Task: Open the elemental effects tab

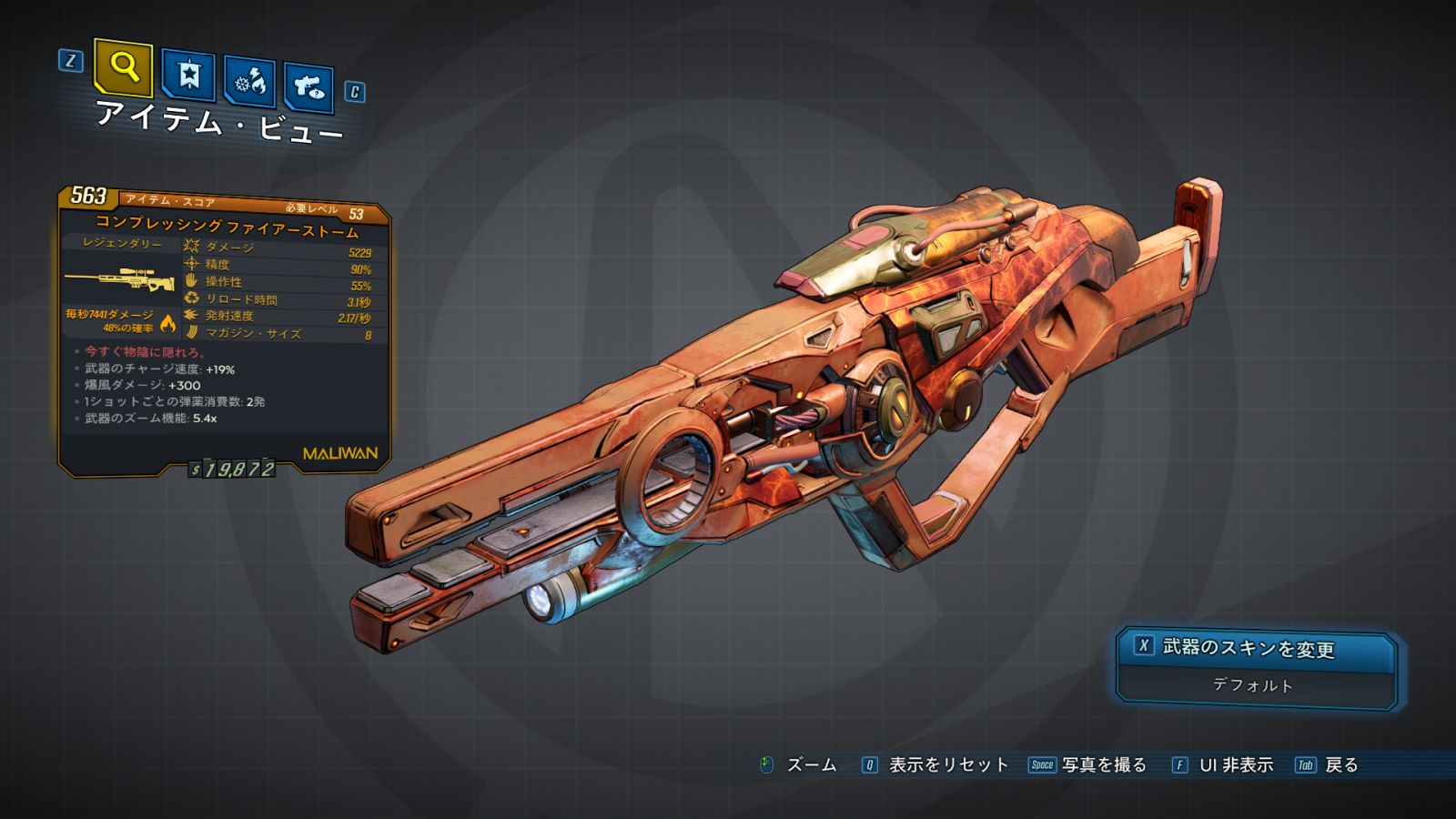Action: point(250,82)
